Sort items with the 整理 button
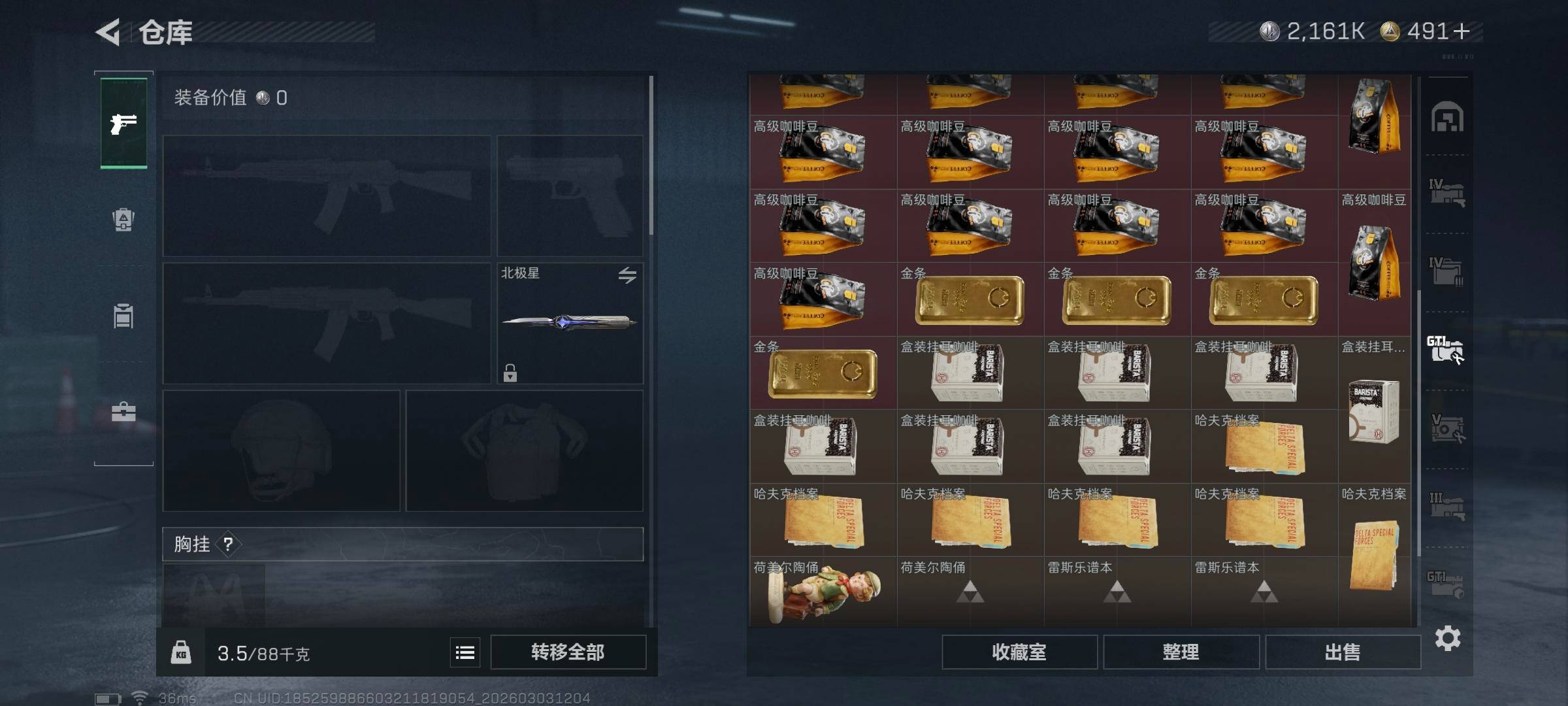This screenshot has height=706, width=1568. 1181,652
